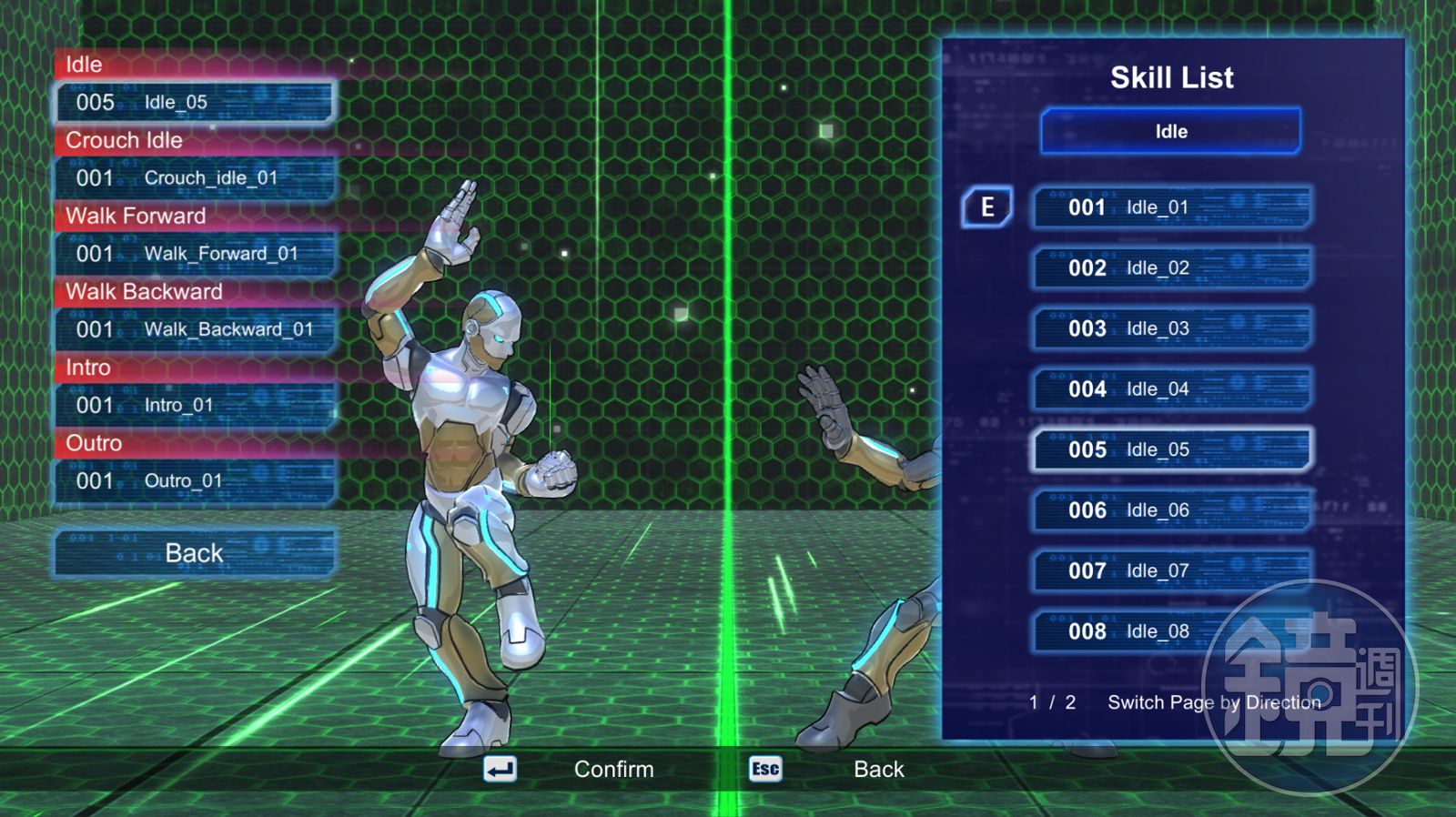Select the Idle slot showing Idle_05

tap(195, 102)
